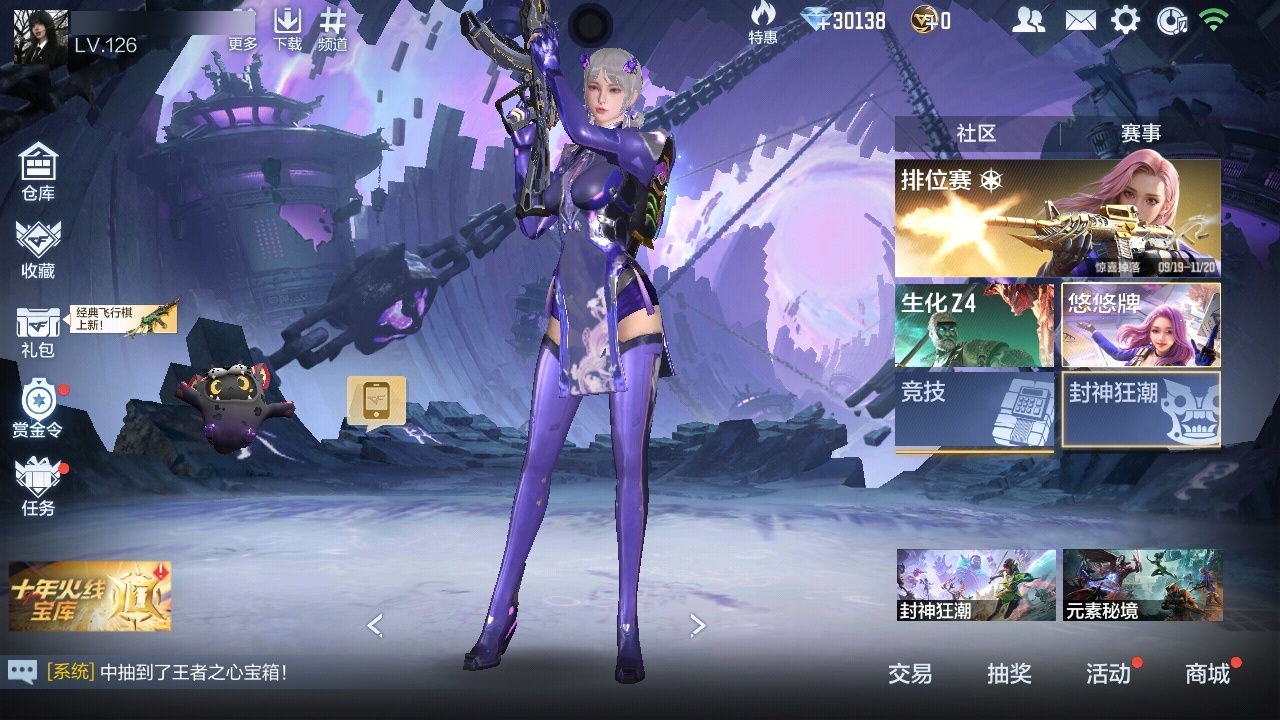Click the 更多 more button
The image size is (1280, 720).
click(x=243, y=30)
